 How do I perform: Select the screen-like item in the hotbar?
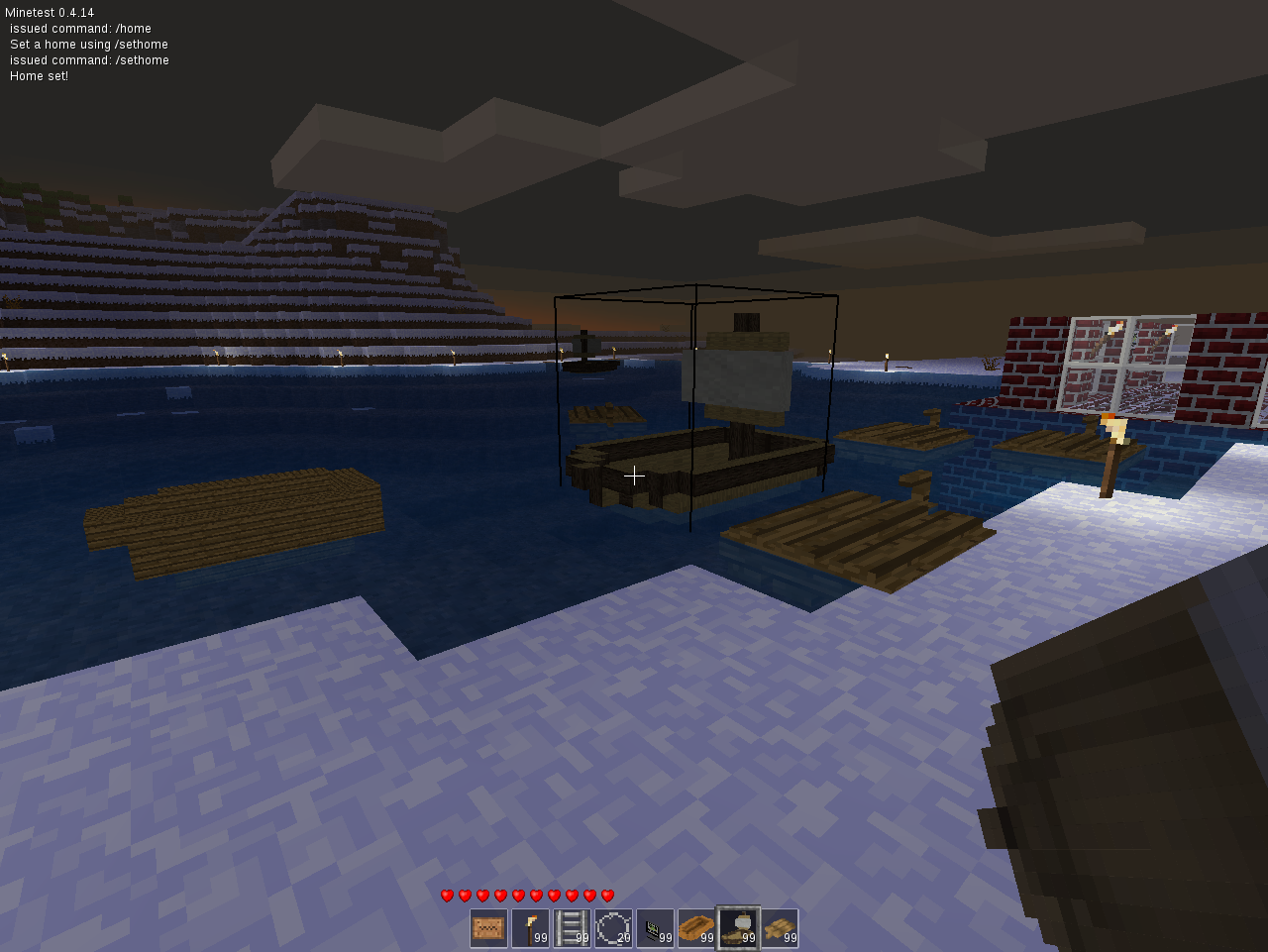click(654, 928)
